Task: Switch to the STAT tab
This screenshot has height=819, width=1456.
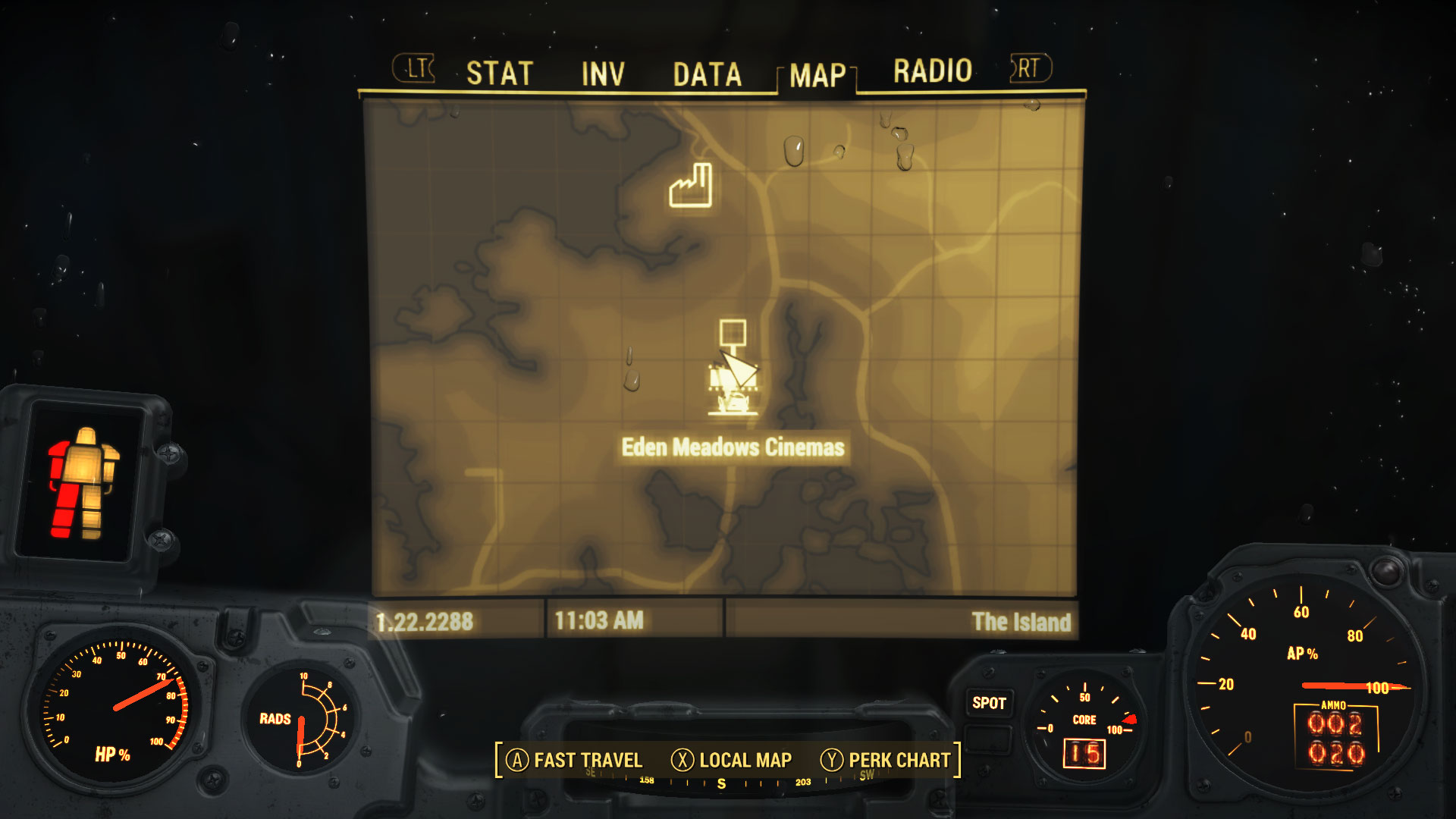Action: [500, 74]
